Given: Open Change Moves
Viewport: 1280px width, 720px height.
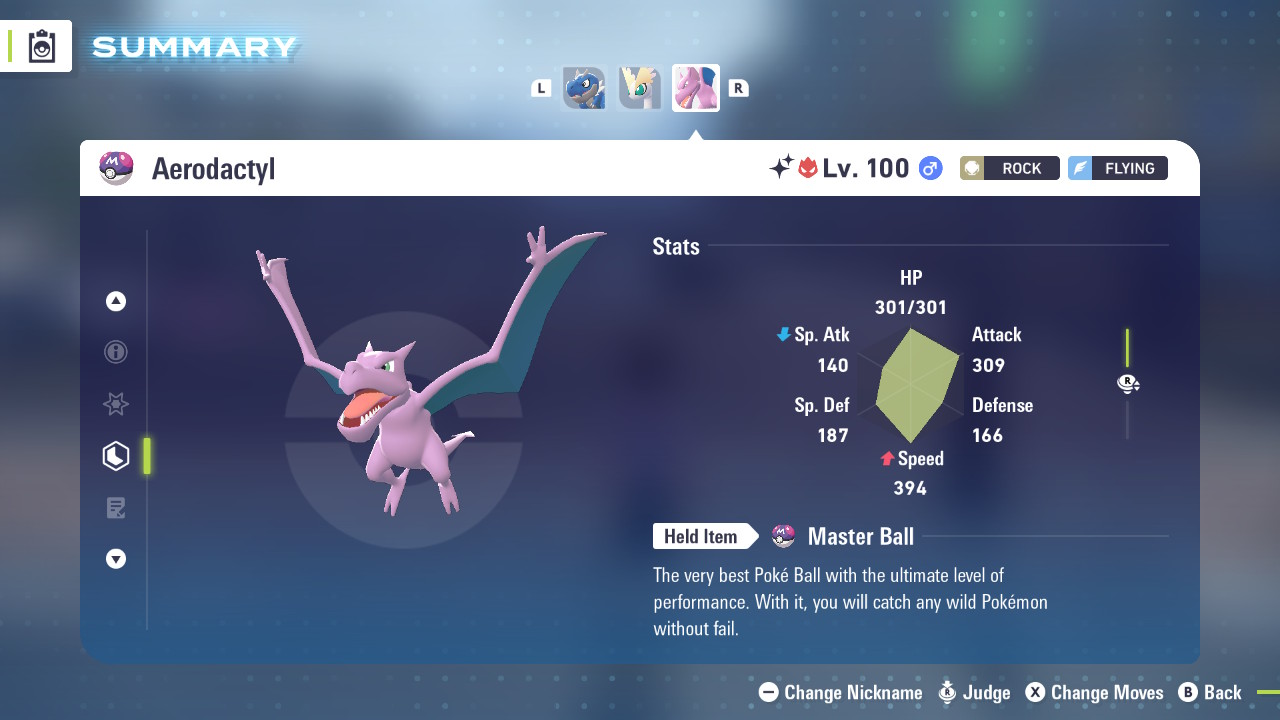Looking at the screenshot, I should [1094, 692].
